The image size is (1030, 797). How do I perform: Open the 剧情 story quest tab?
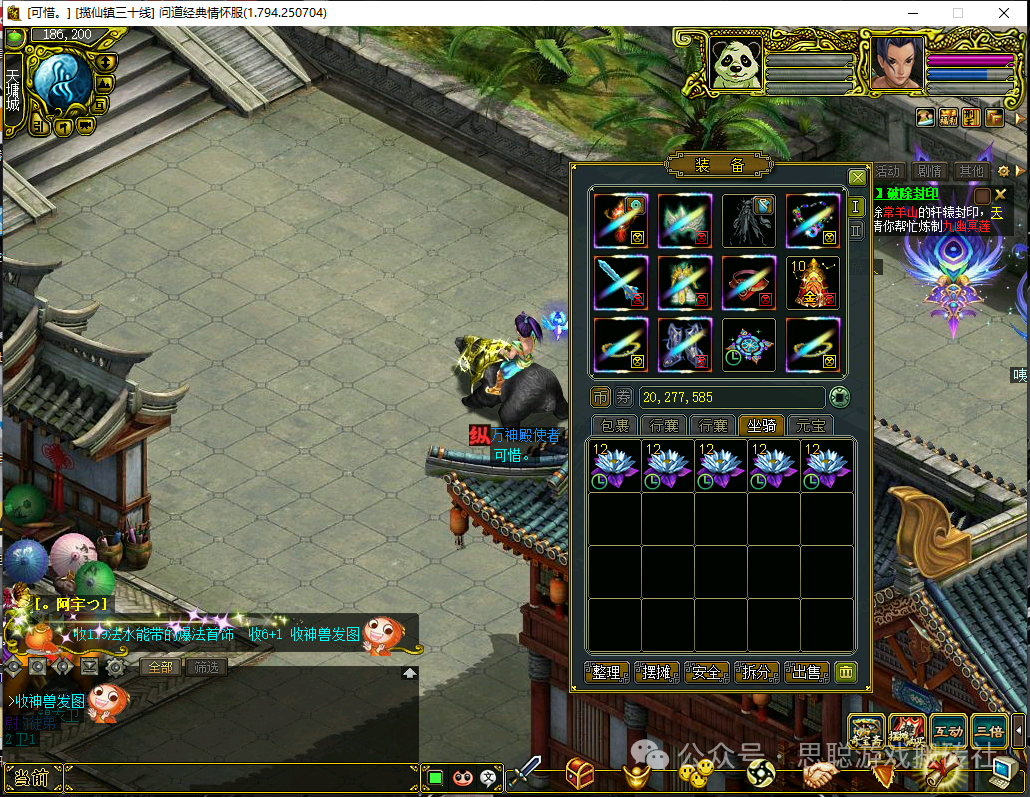pos(930,171)
